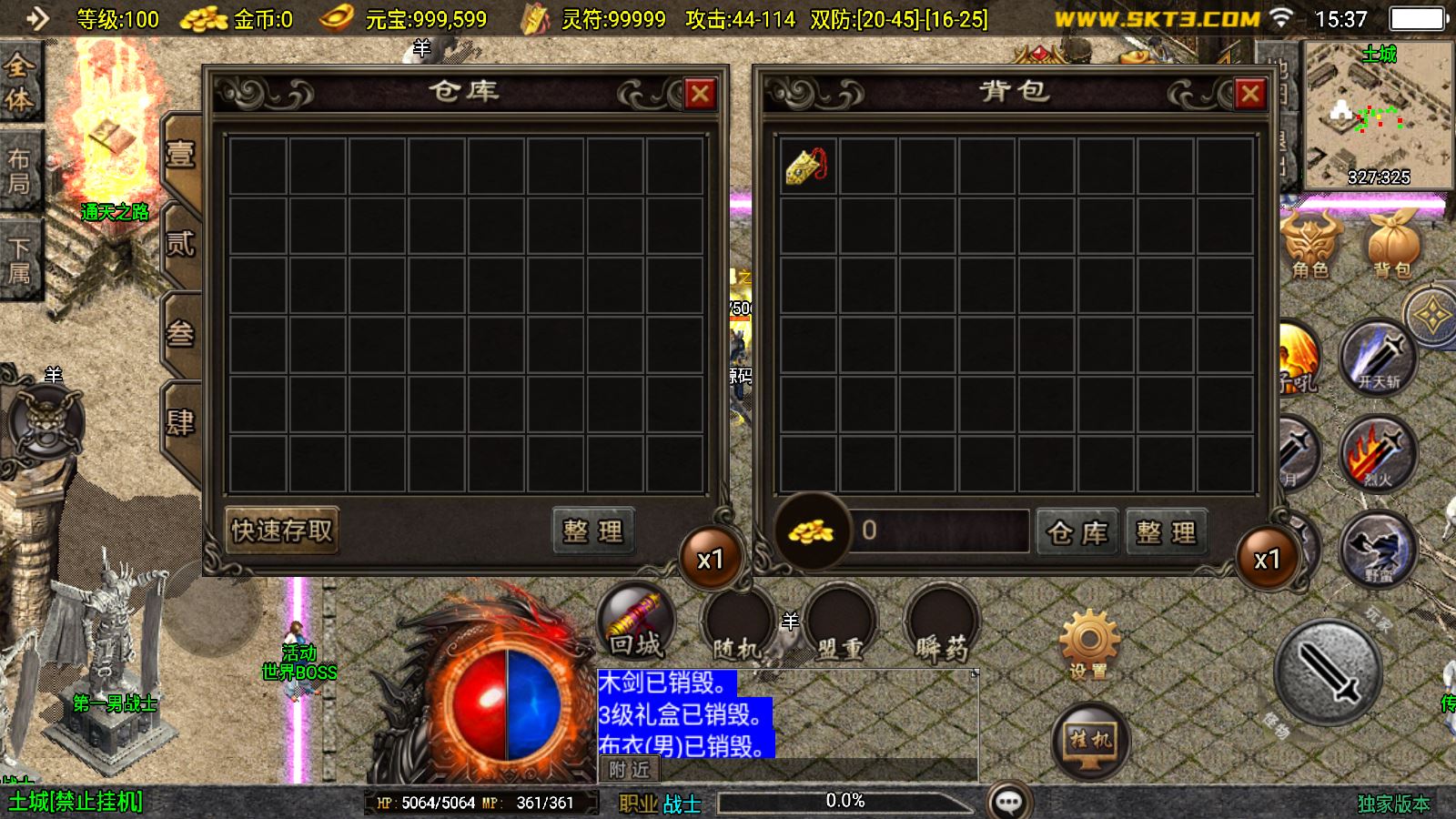Image resolution: width=1456 pixels, height=819 pixels.
Task: Select warehouse tab 肆
Action: [180, 422]
